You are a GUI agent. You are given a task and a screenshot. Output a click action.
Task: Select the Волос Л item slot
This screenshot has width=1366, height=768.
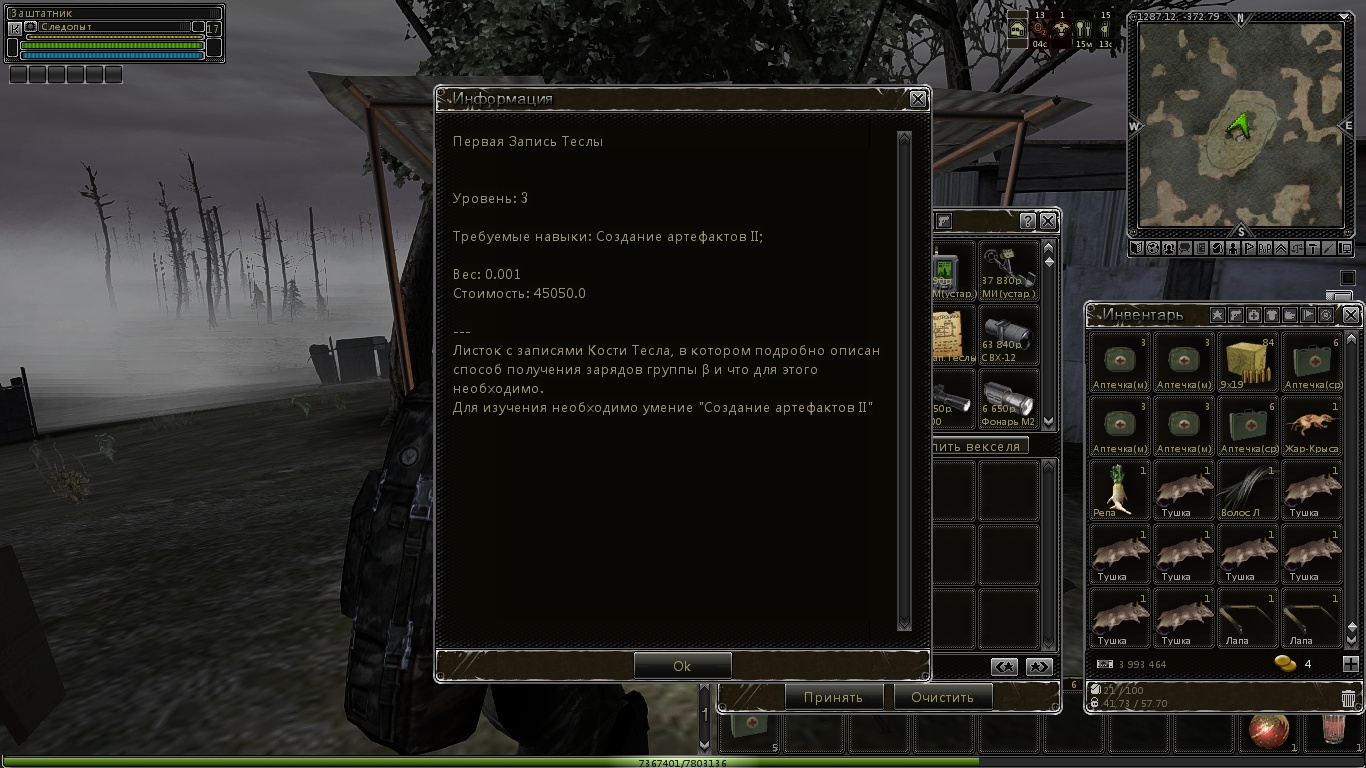1247,490
